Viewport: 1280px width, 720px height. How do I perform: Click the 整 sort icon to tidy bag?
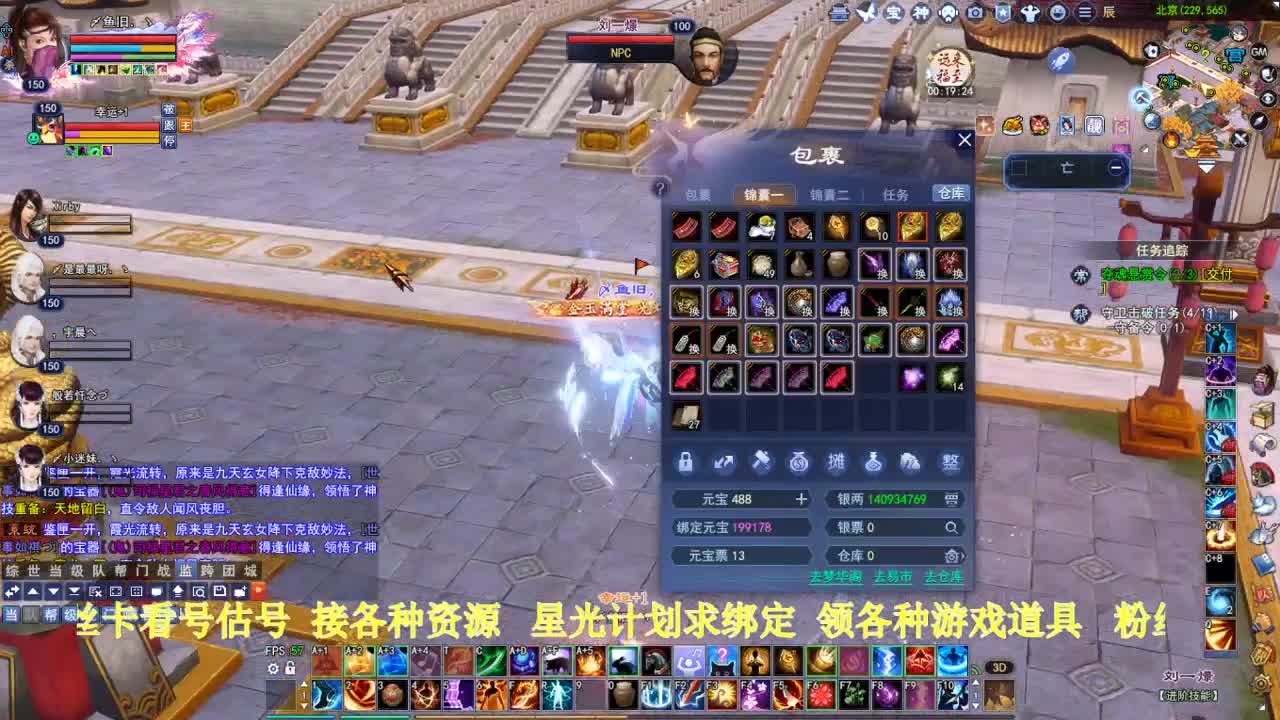click(951, 462)
